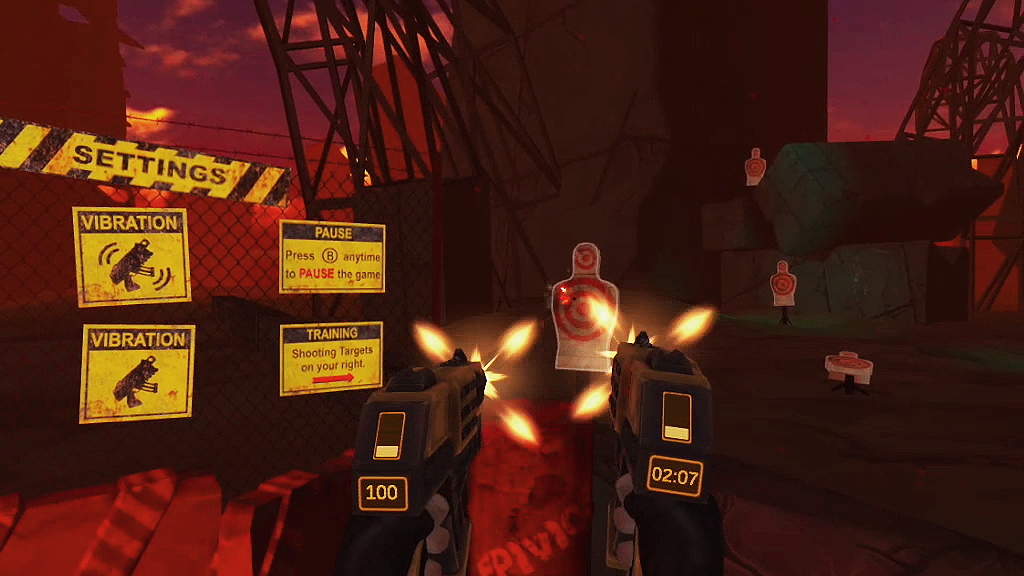Select the Vibration sign showing shake waves

click(x=131, y=256)
